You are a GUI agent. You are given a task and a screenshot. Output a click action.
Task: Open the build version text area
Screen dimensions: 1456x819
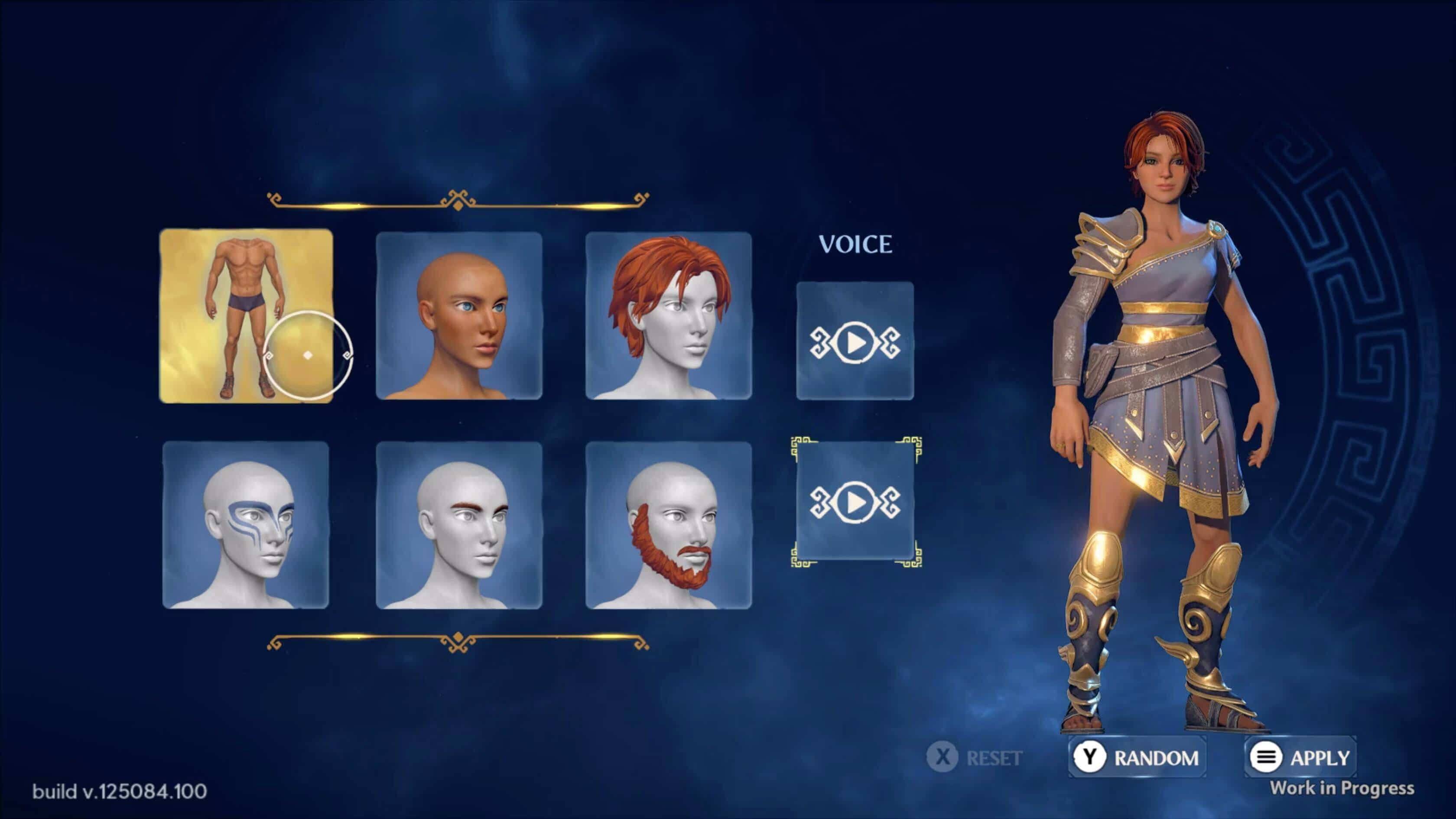(x=121, y=791)
